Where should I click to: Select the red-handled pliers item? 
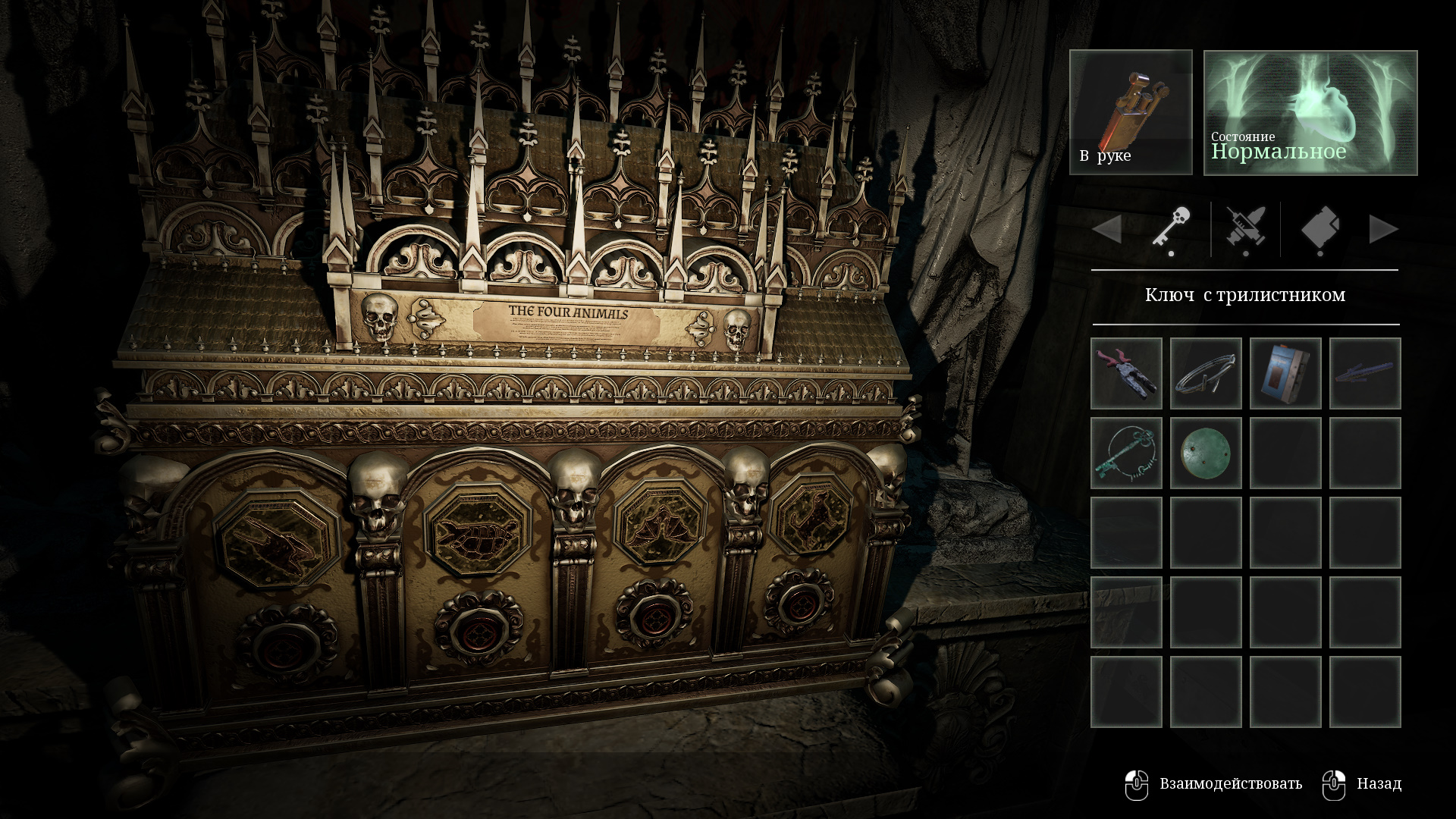click(1126, 374)
